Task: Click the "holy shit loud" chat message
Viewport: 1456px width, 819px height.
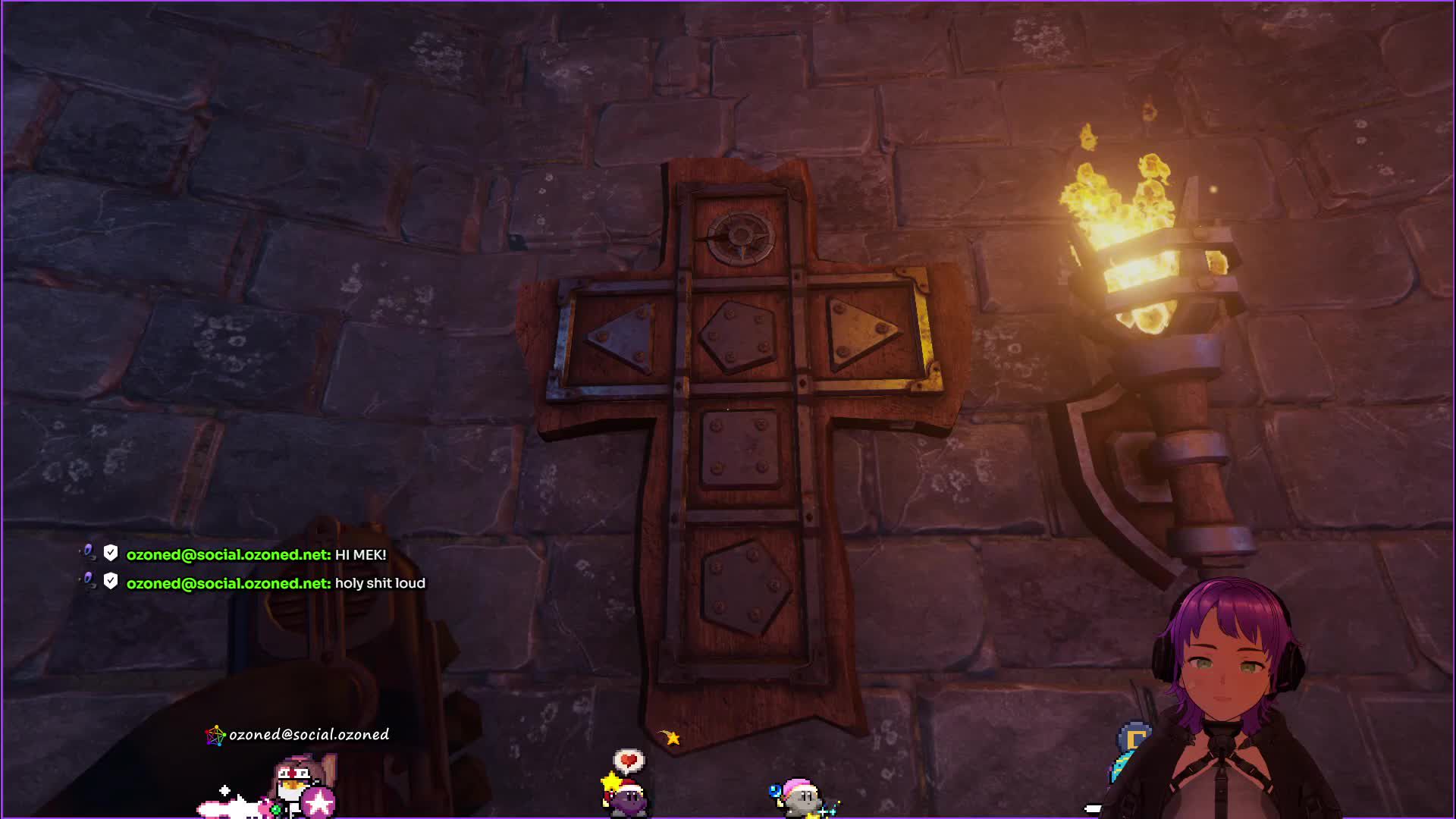Action: 380,583
